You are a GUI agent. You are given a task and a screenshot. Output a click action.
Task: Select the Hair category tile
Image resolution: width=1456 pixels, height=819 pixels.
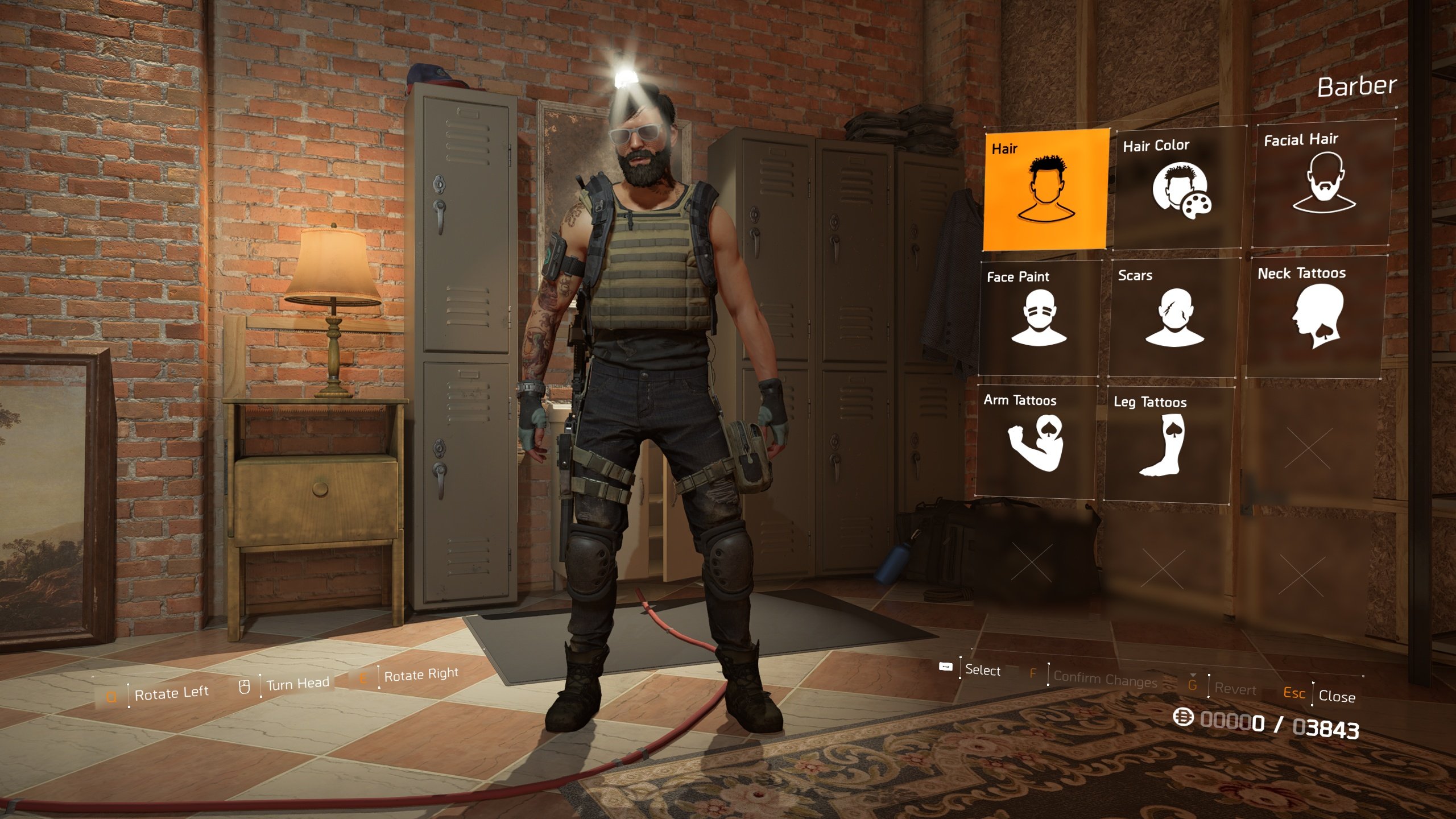[x=1045, y=189]
